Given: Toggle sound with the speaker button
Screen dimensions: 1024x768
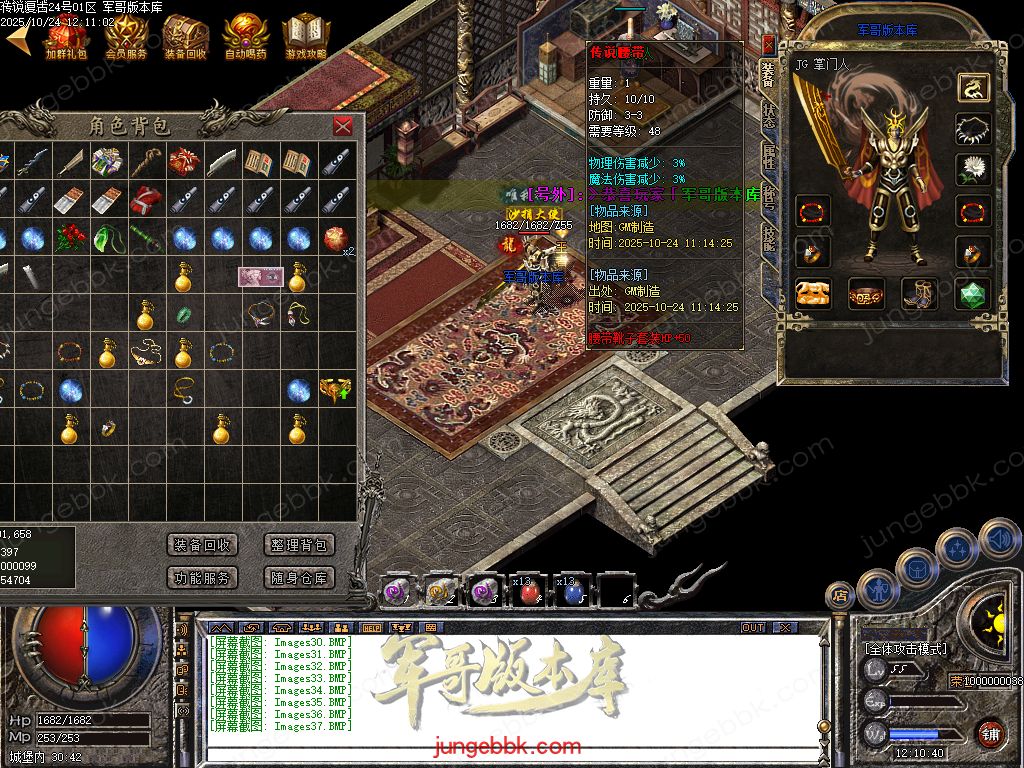Looking at the screenshot, I should click(x=998, y=540).
